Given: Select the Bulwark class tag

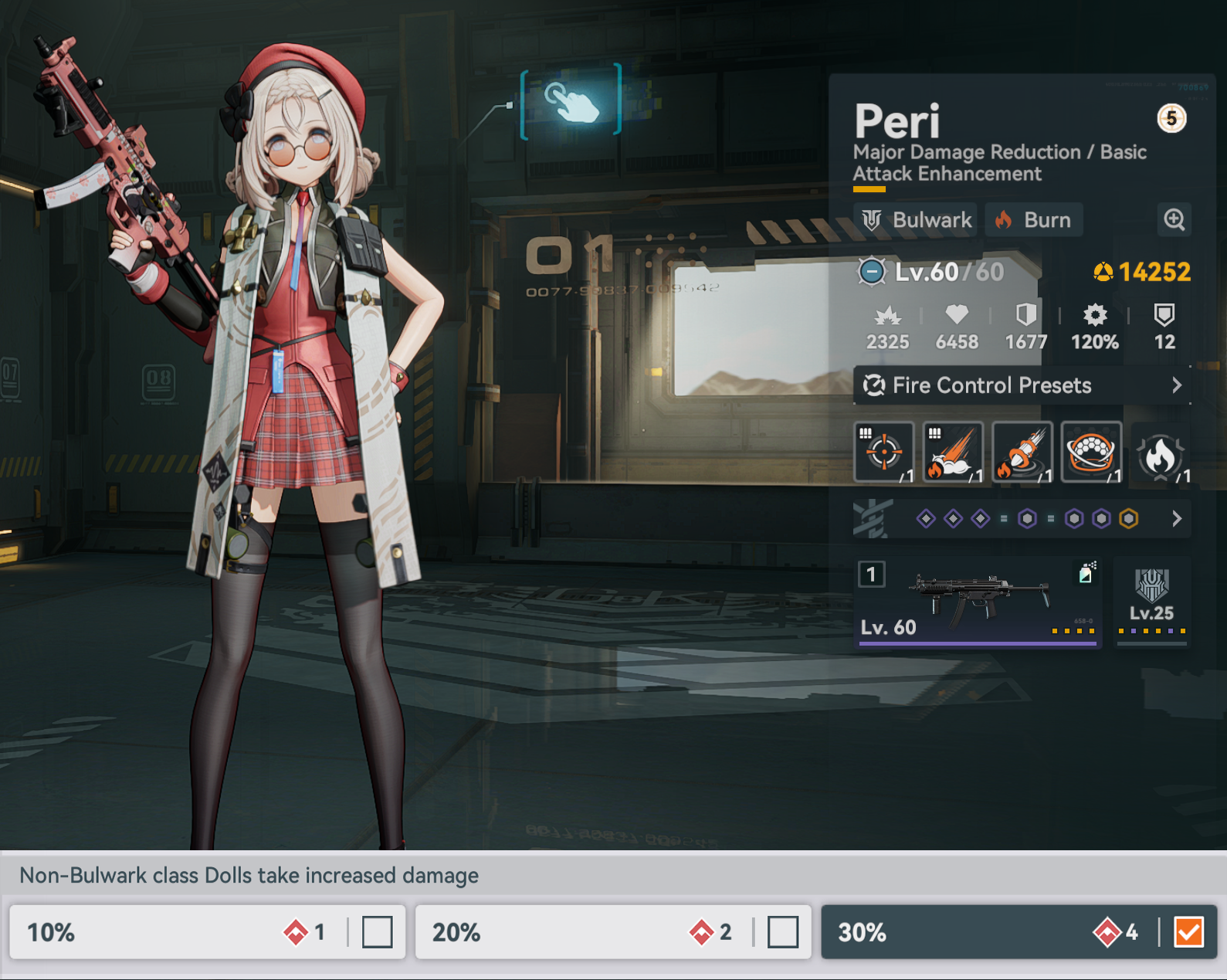Looking at the screenshot, I should tap(916, 220).
